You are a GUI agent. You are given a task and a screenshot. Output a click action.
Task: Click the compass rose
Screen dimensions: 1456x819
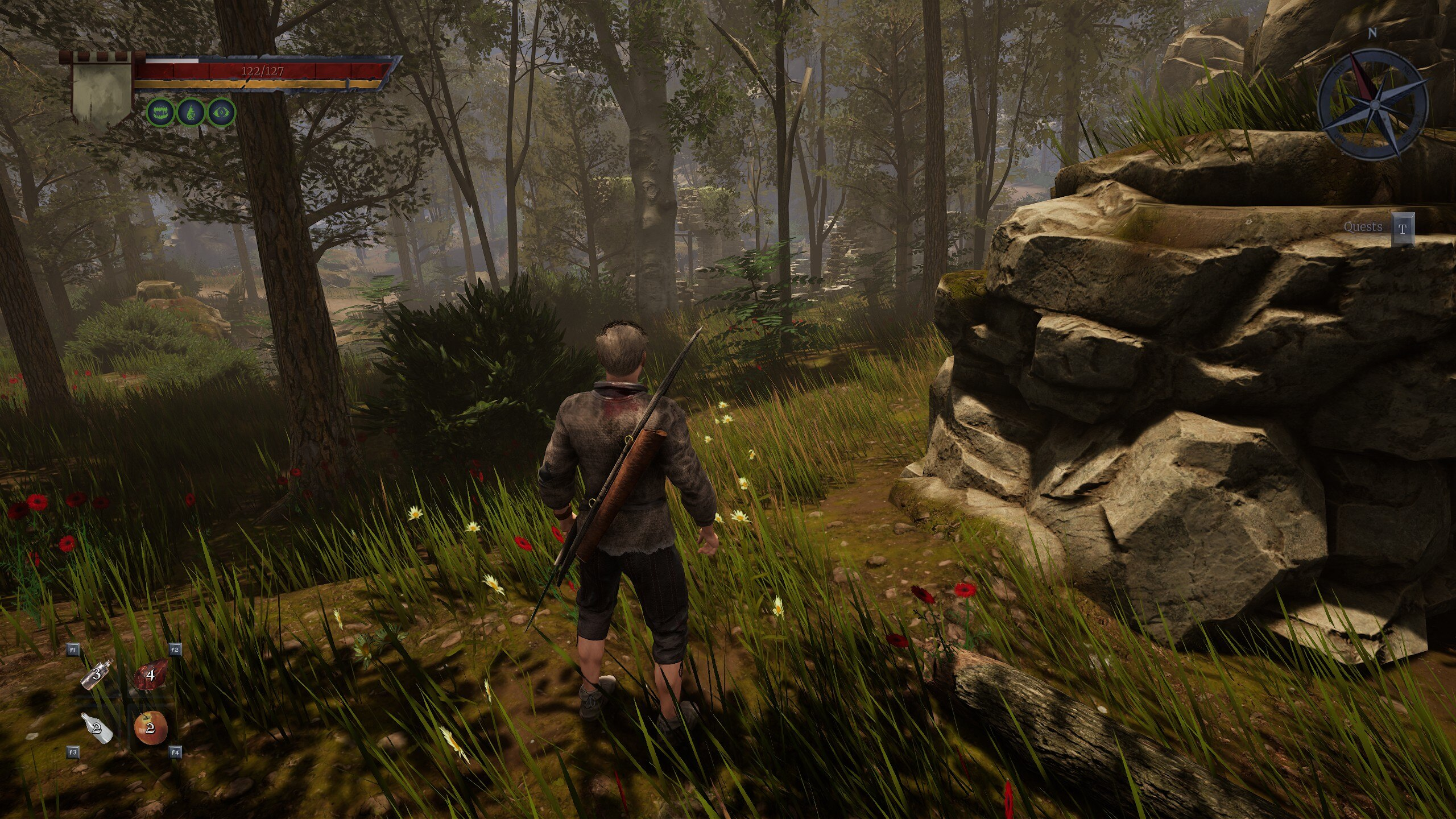[x=1371, y=104]
